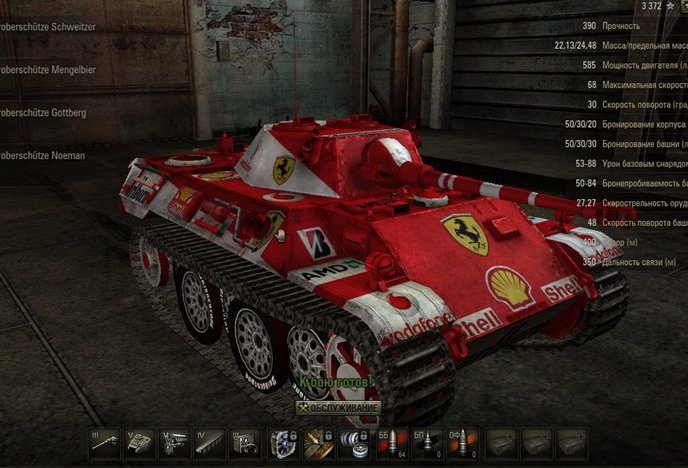Select crew member Schweitzer

pyautogui.click(x=48, y=27)
